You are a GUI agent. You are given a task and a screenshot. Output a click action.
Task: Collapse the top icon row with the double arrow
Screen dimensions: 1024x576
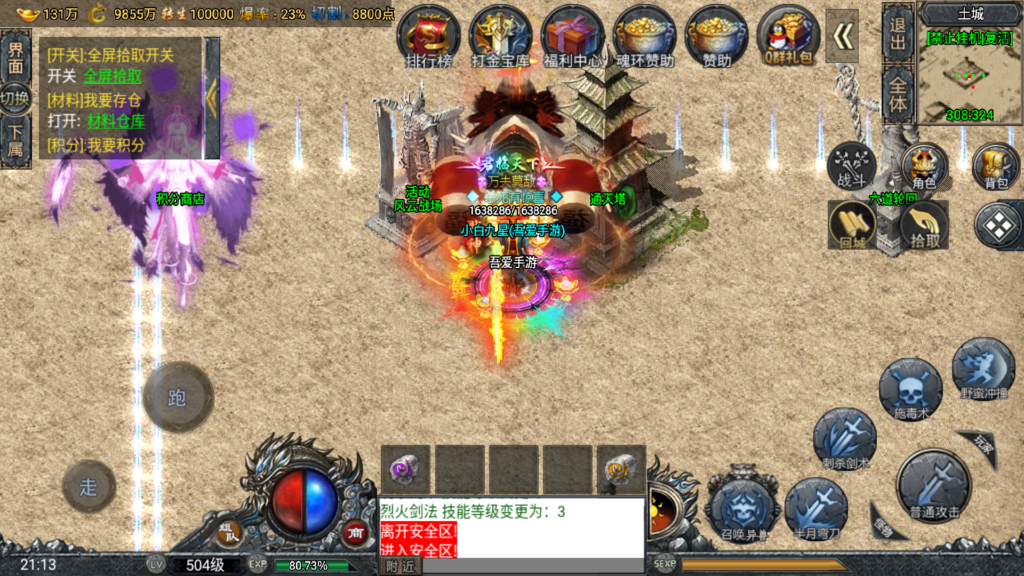842,36
